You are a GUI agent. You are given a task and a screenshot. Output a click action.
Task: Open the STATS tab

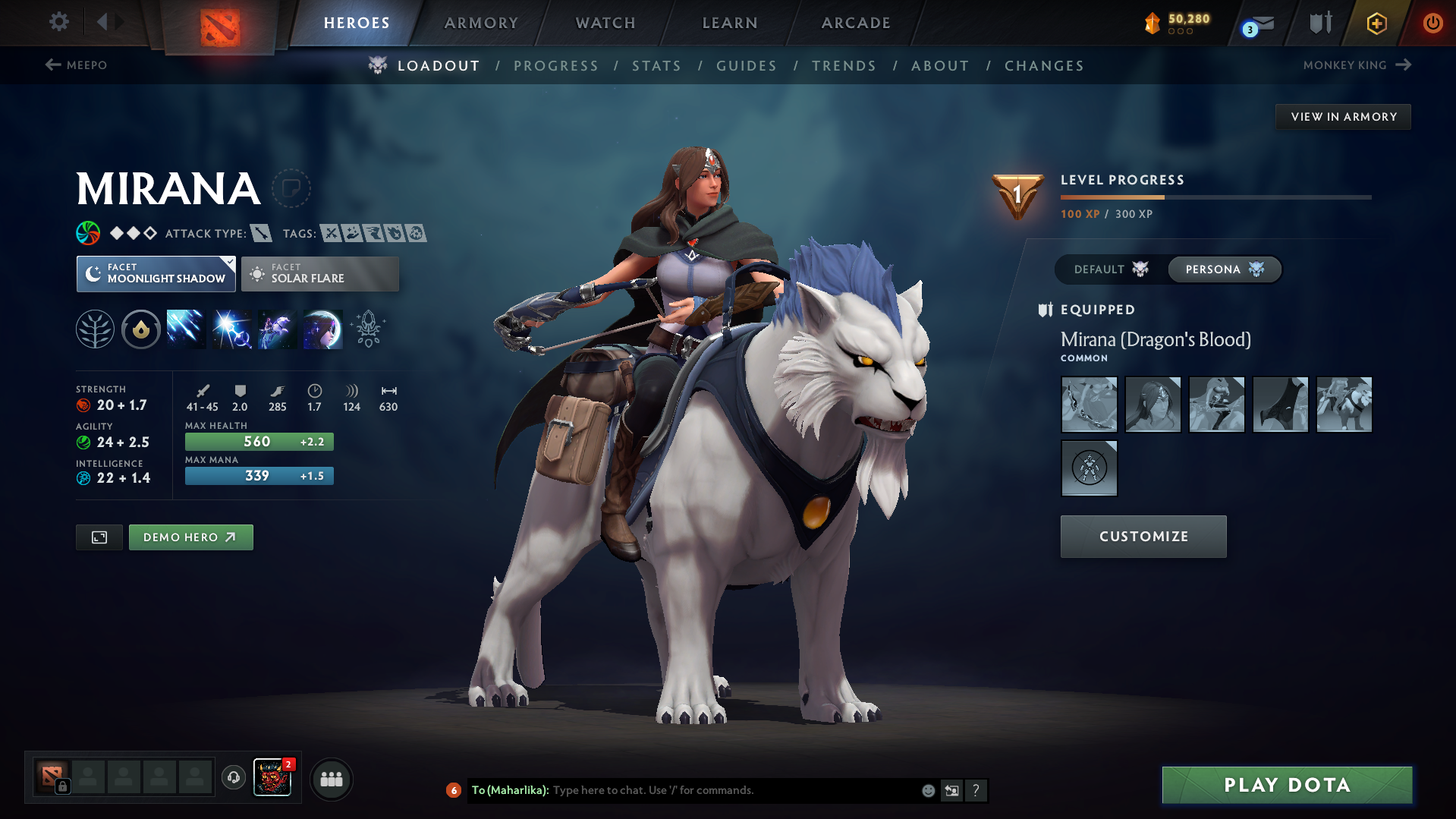[656, 65]
